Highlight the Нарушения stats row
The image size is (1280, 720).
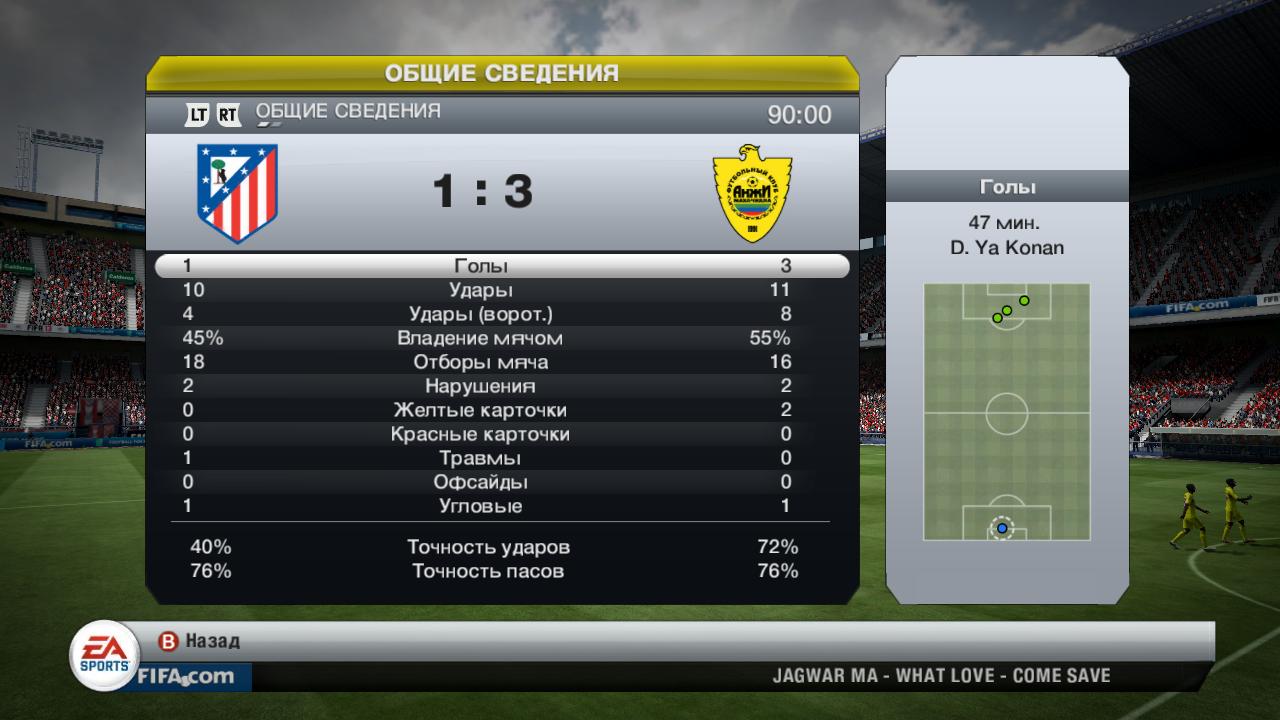tap(481, 386)
